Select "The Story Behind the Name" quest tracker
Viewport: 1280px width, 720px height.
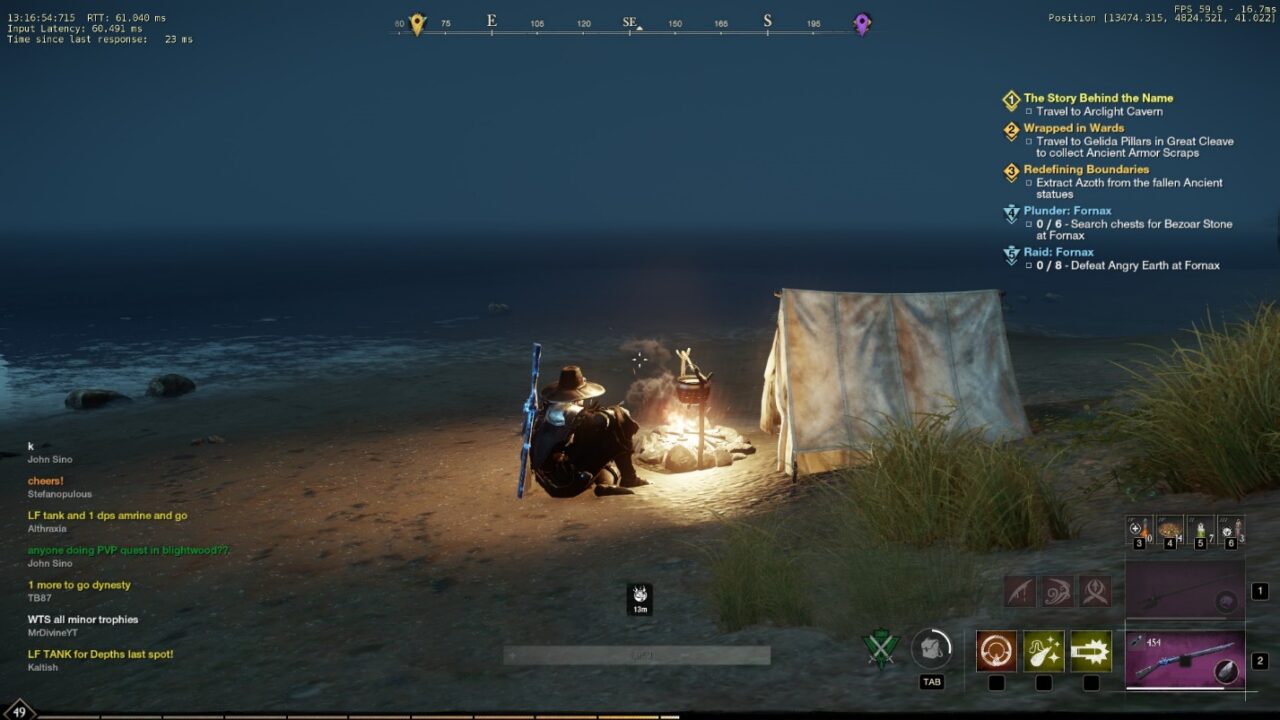click(1098, 98)
